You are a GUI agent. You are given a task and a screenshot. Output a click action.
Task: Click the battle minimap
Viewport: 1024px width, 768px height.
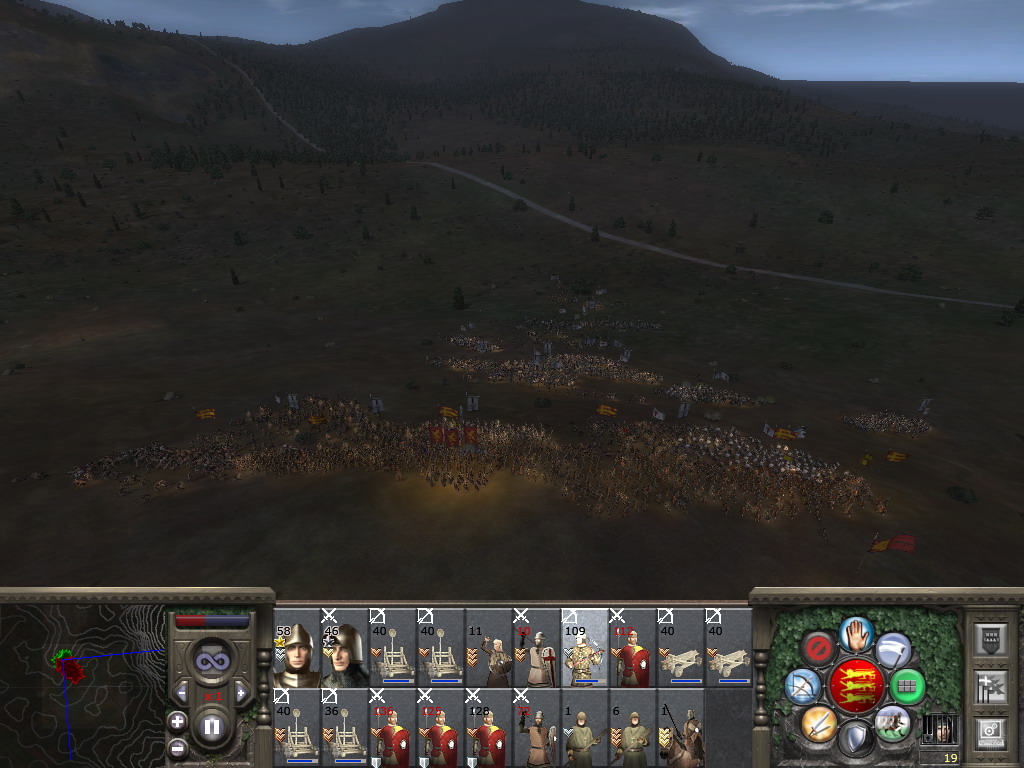(80, 680)
